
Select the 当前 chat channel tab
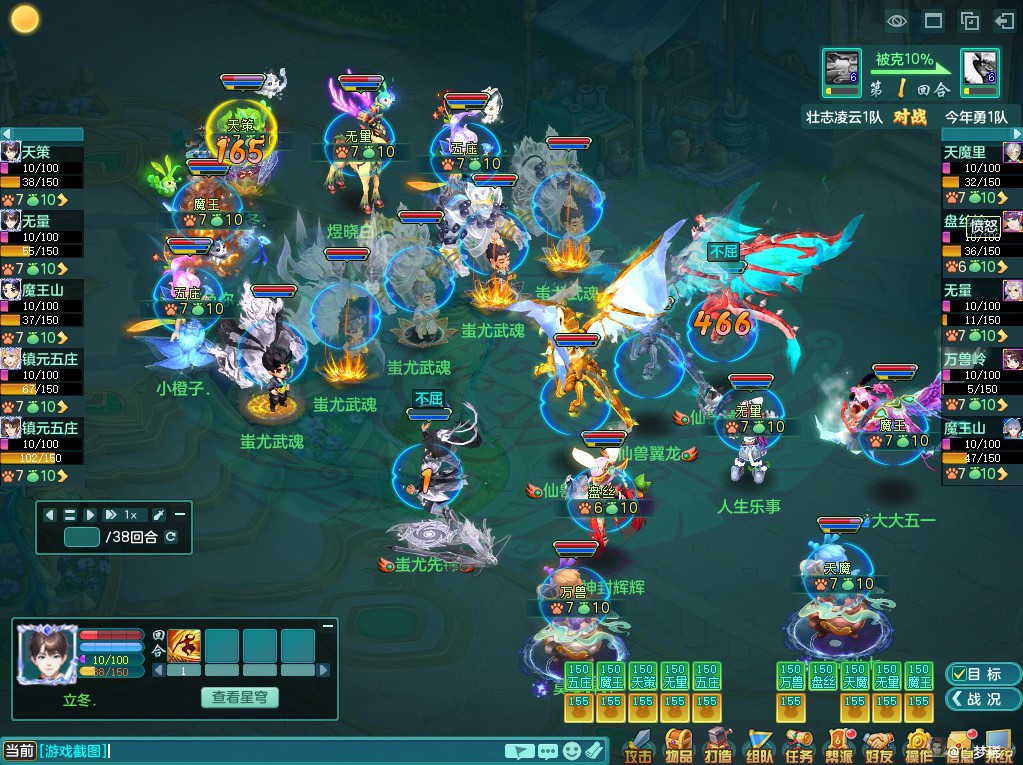coord(19,750)
